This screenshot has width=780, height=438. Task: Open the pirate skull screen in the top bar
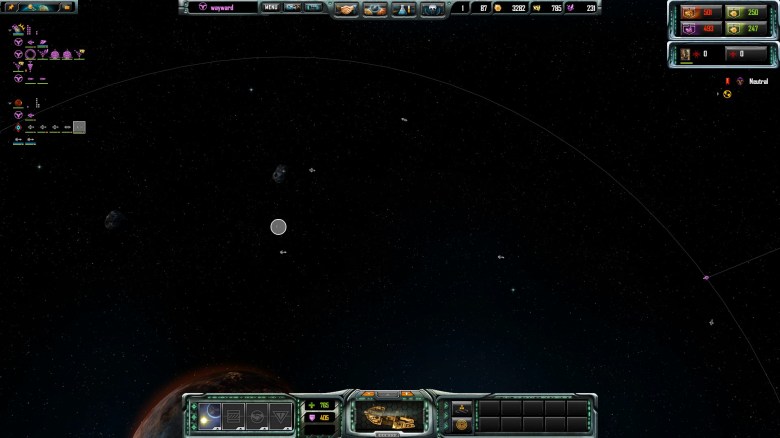[x=433, y=9]
